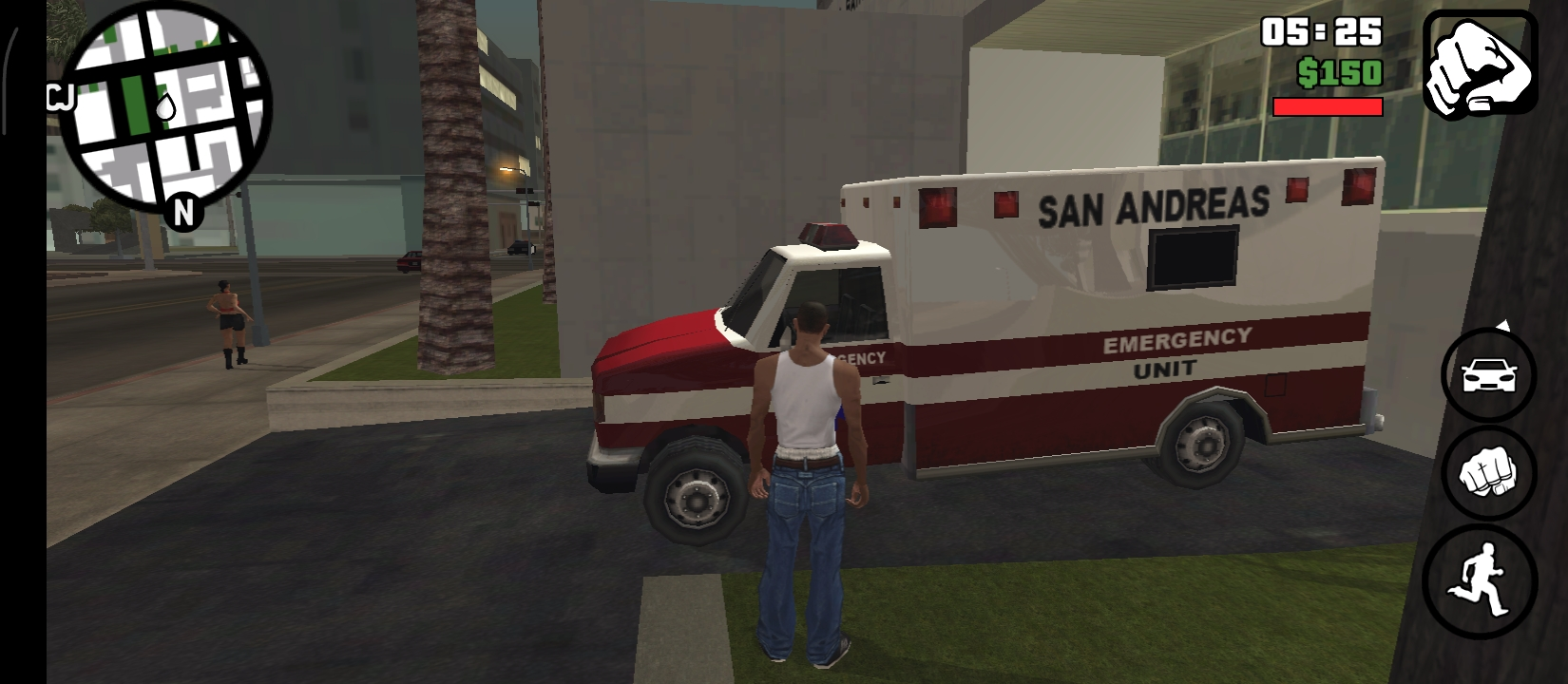Tap the N compass marker below the minimap

[183, 211]
